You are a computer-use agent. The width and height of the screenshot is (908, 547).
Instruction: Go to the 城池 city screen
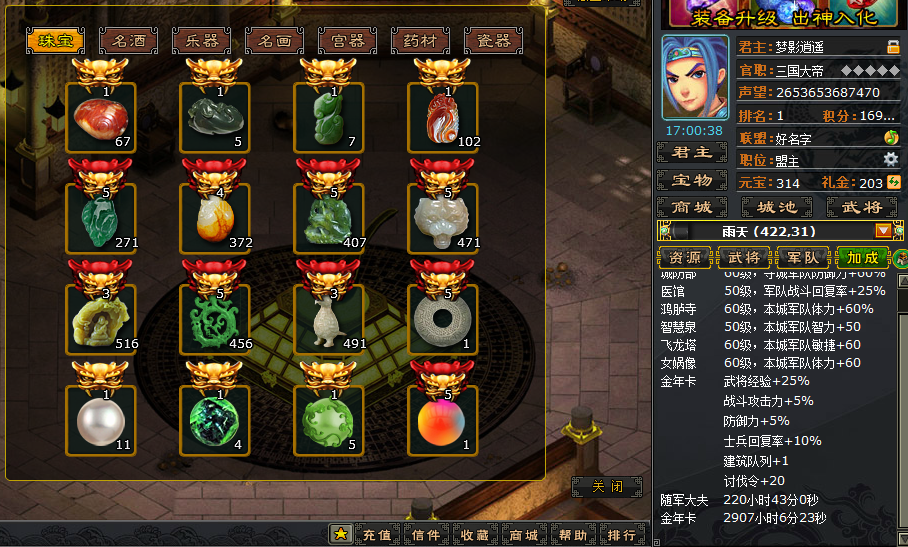click(x=776, y=207)
